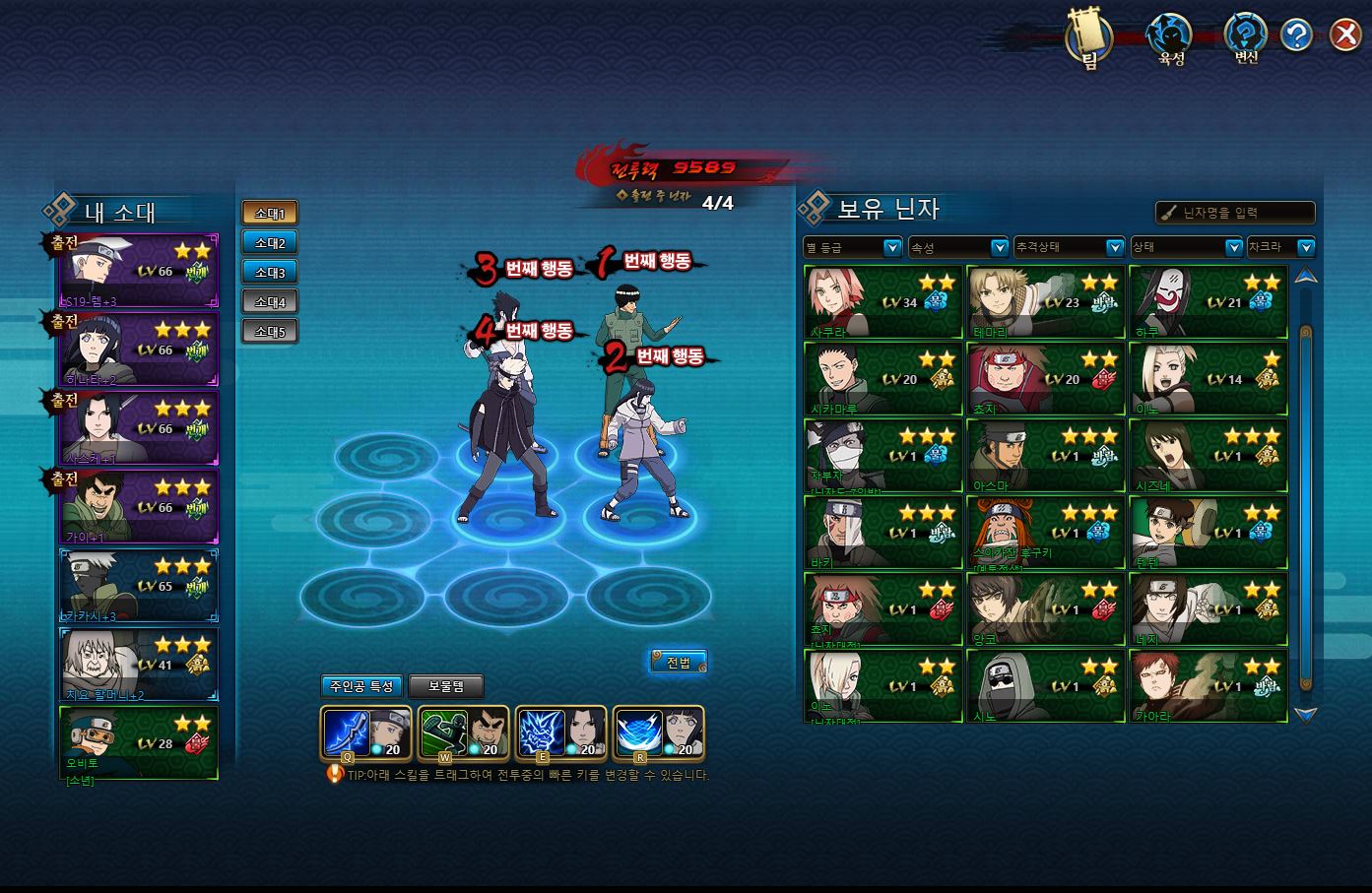Screen dimensions: 1372x893
Task: Click the ninja list scroll-down arrow
Action: (1306, 715)
